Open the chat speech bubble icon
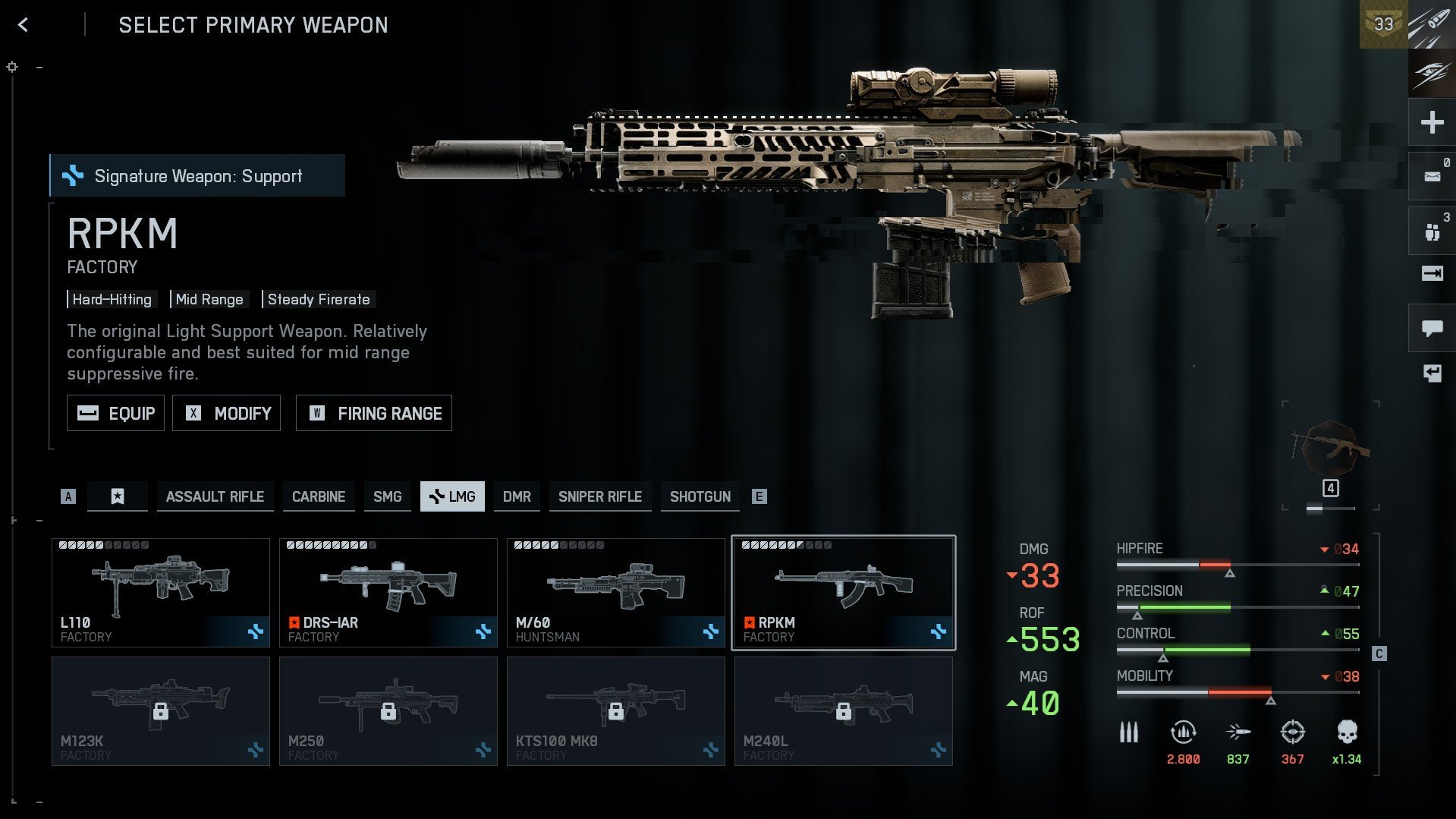 coord(1432,328)
